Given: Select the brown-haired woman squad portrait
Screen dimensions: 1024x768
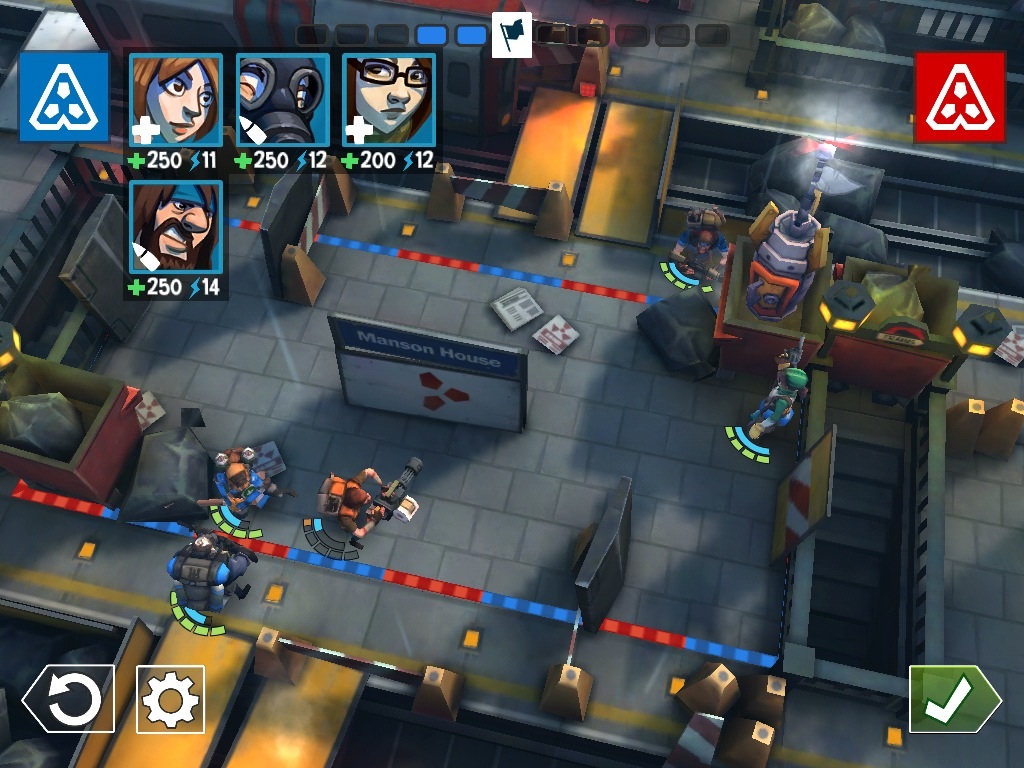Looking at the screenshot, I should [175, 100].
